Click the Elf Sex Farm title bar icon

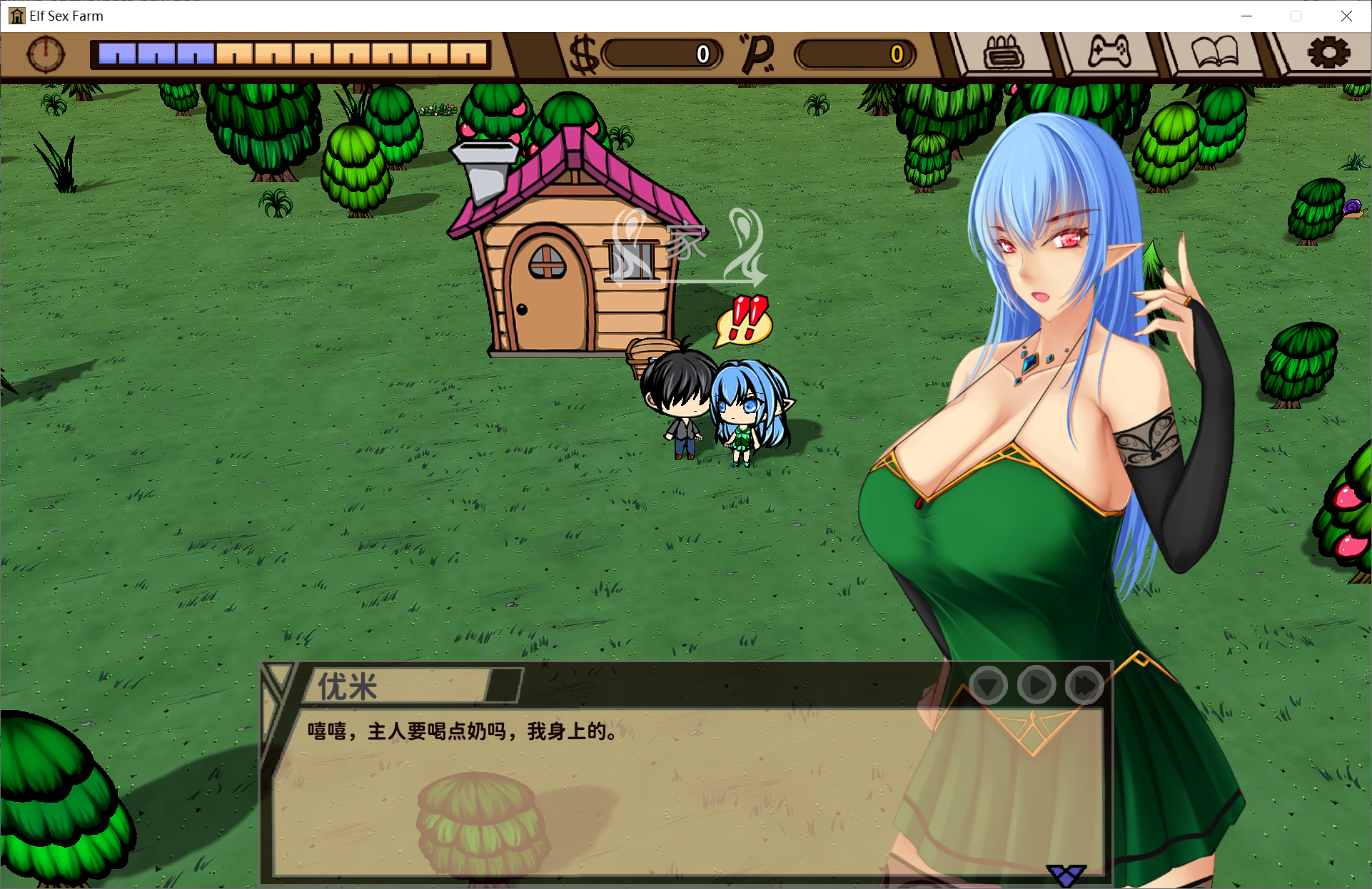click(16, 16)
